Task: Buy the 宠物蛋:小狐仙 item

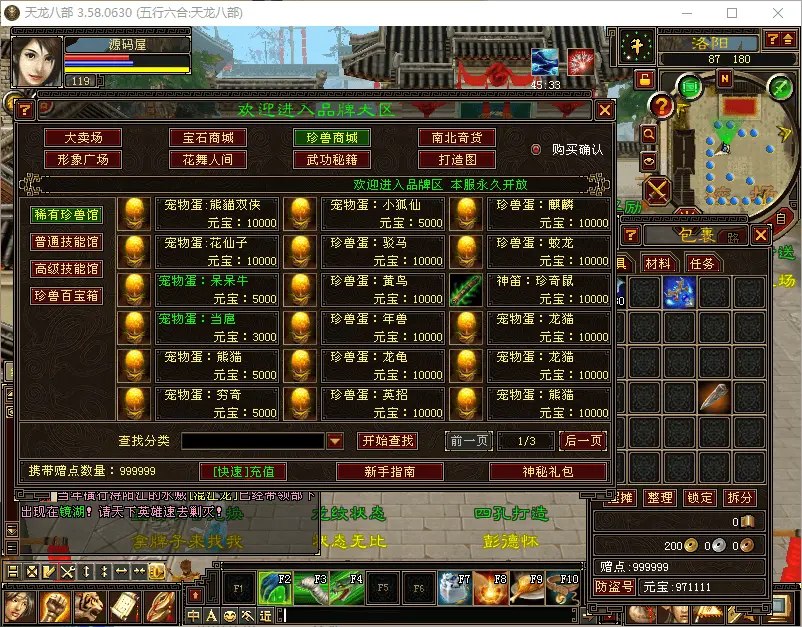Action: [383, 212]
